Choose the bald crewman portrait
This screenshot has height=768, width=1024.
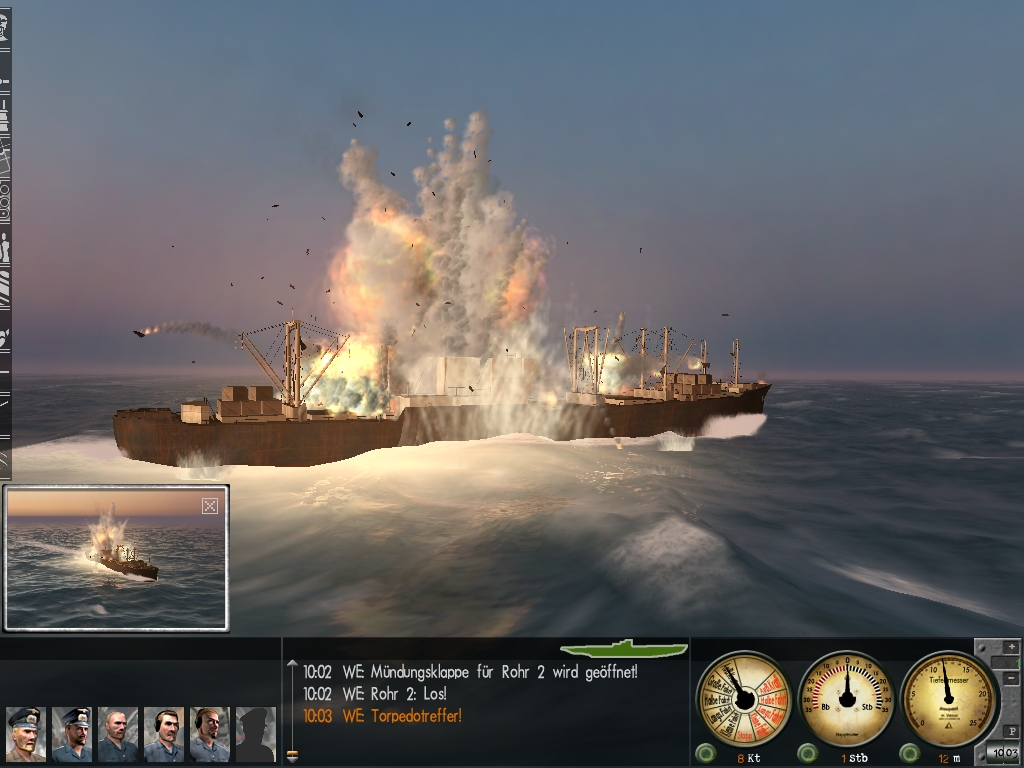click(x=118, y=734)
